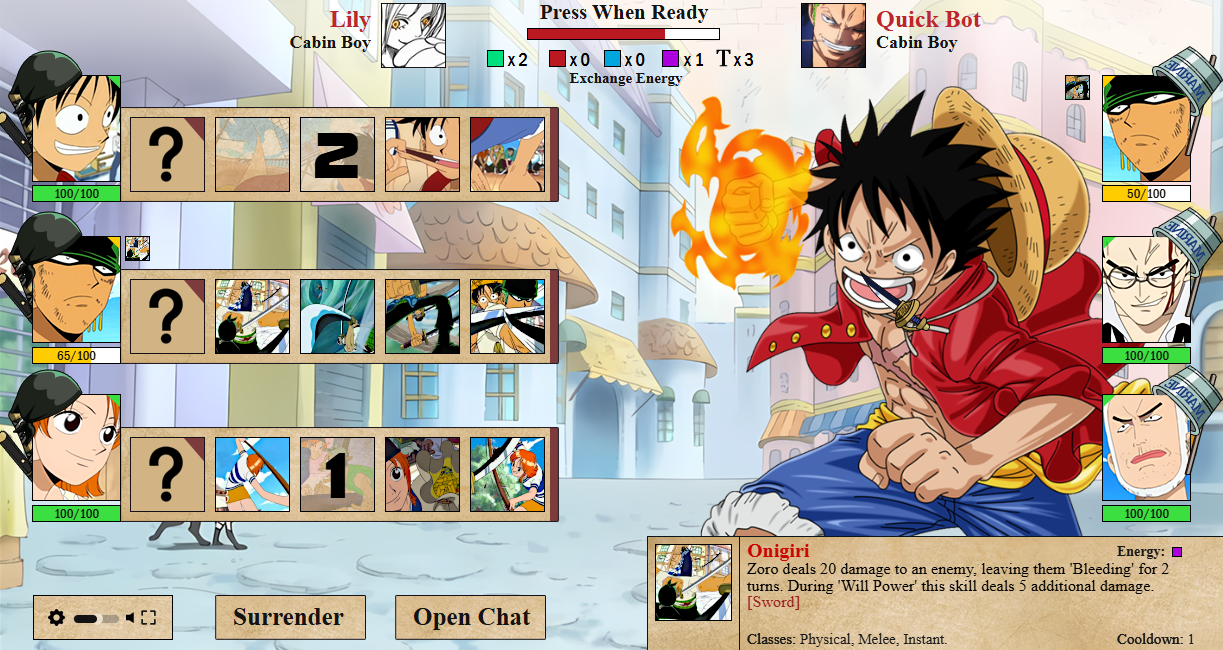1223x650 pixels.
Task: View Lily's player avatar
Action: (x=413, y=36)
